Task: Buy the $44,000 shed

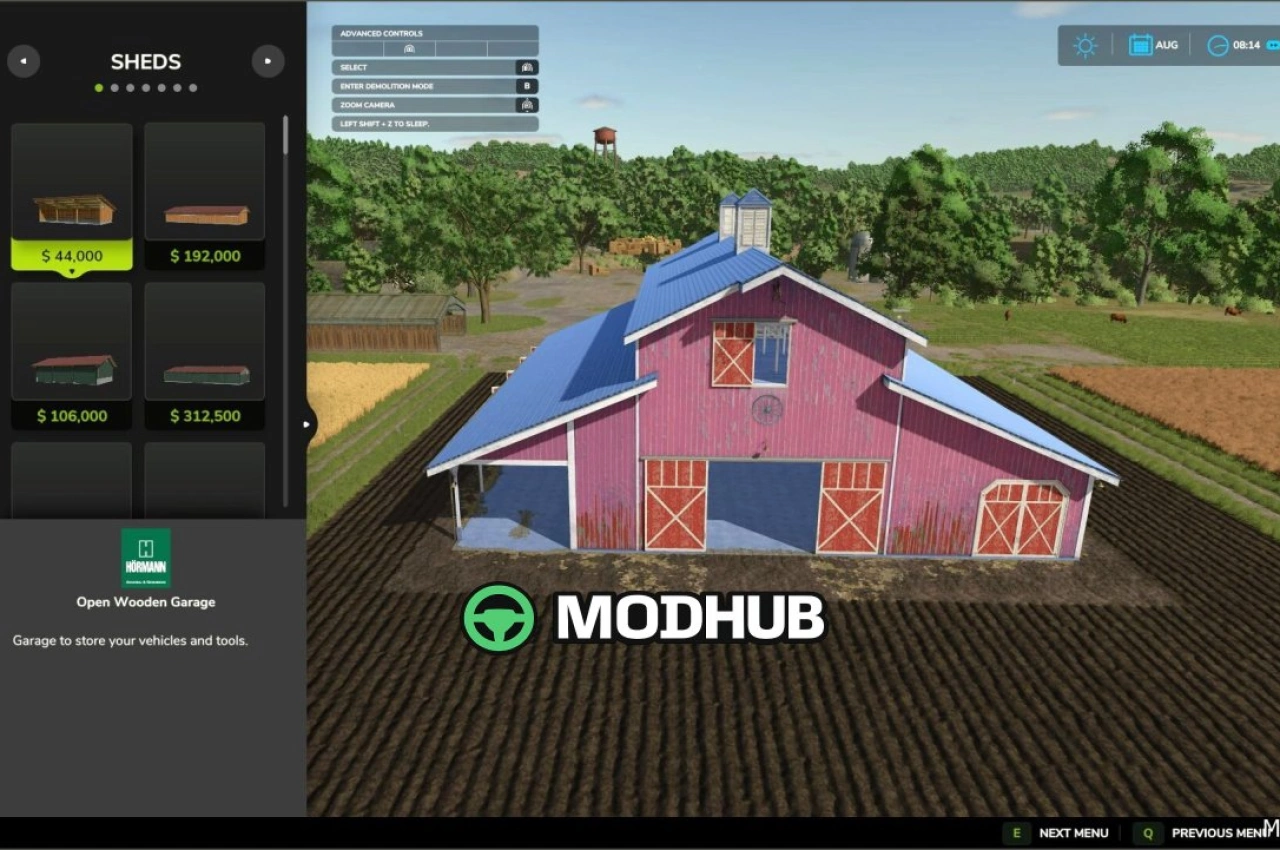Action: pyautogui.click(x=71, y=255)
